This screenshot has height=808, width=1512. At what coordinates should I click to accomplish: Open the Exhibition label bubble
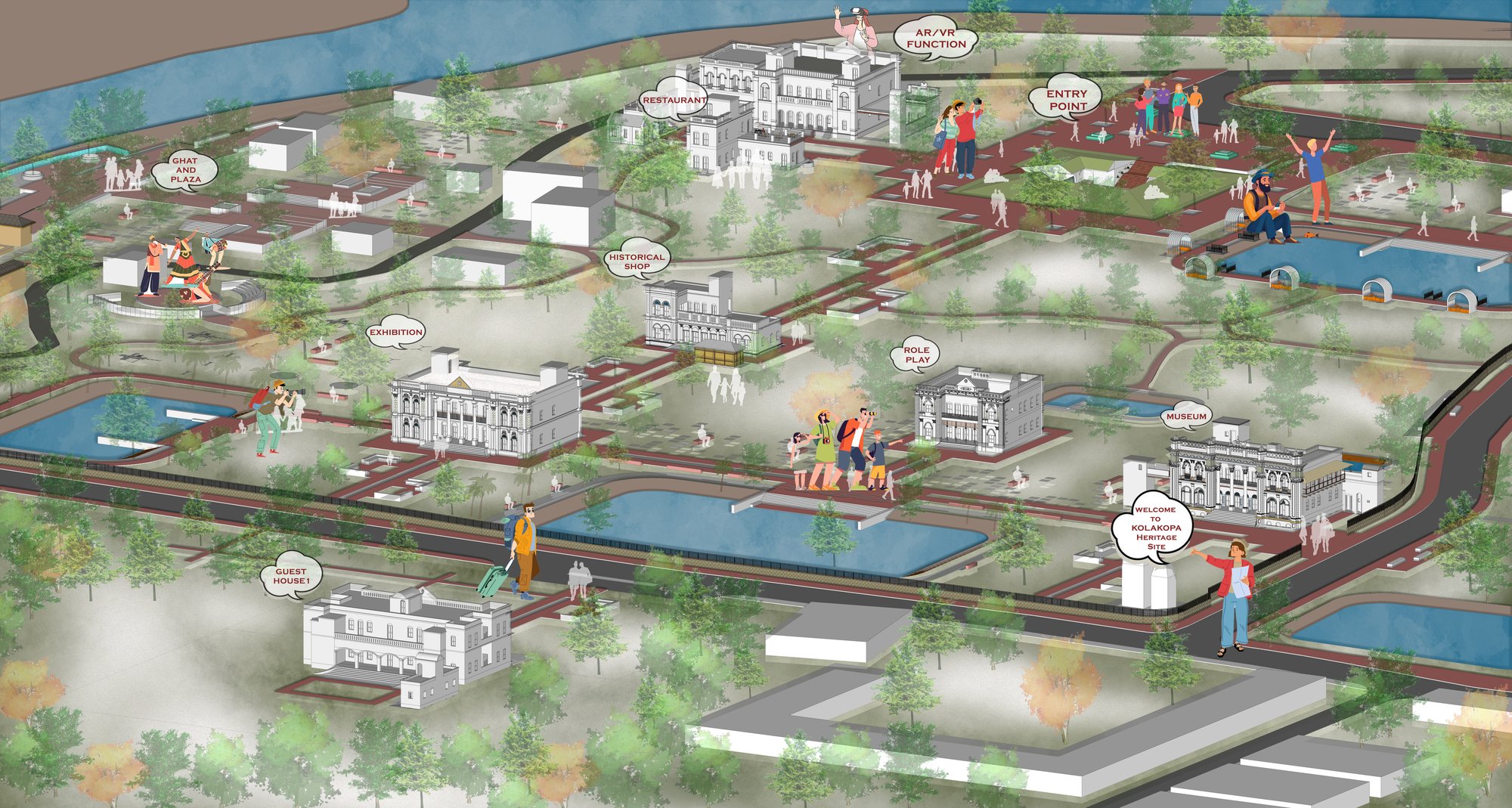pos(395,333)
